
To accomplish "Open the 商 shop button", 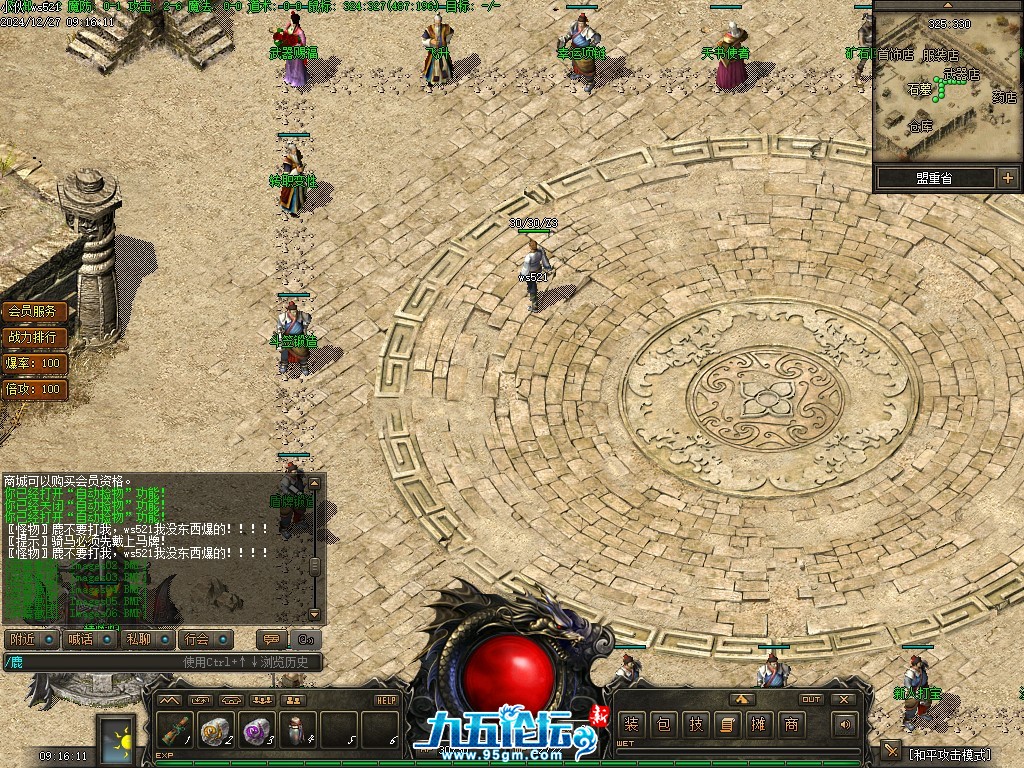I will click(x=791, y=724).
